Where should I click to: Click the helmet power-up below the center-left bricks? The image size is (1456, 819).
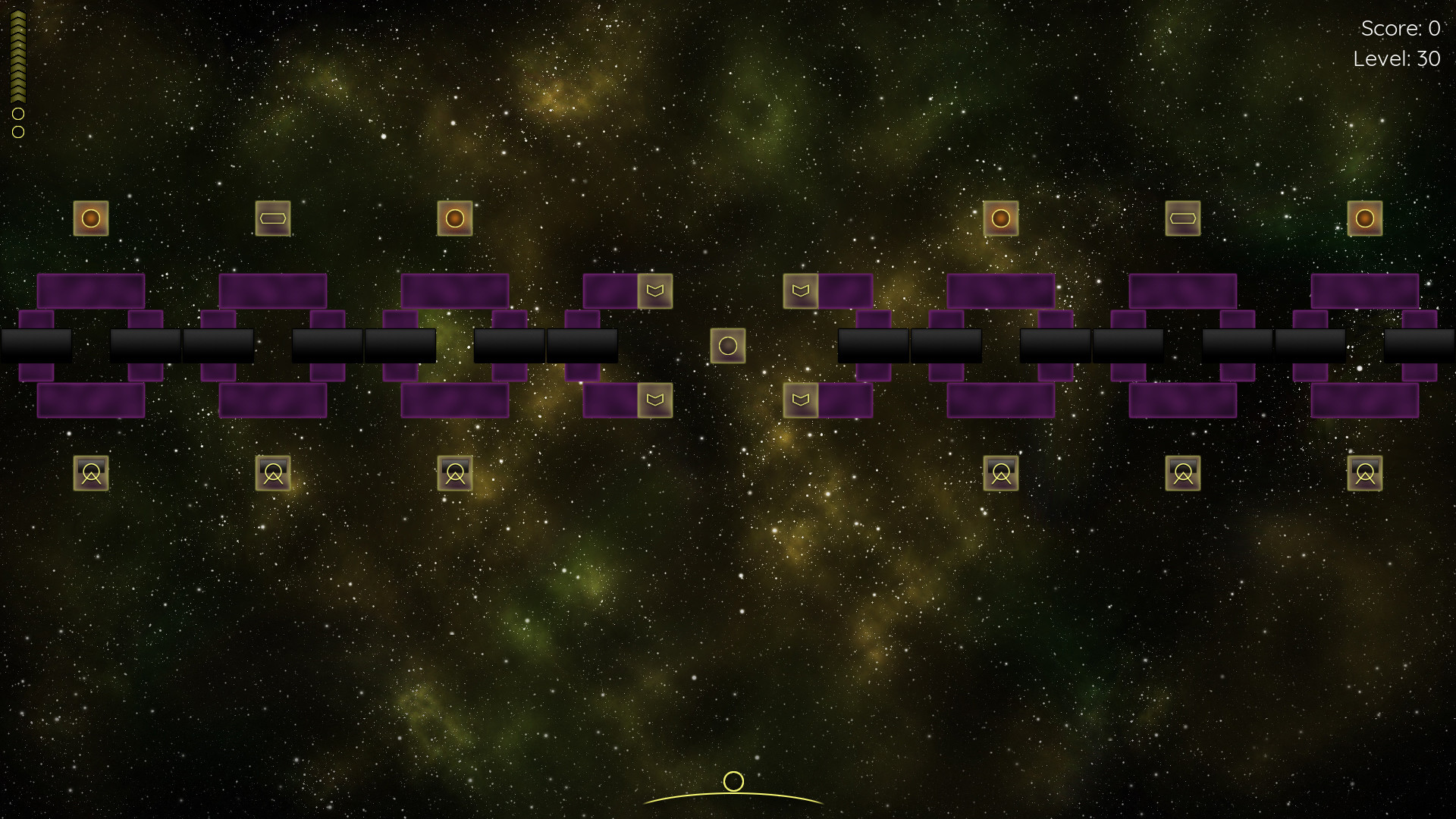tap(455, 472)
